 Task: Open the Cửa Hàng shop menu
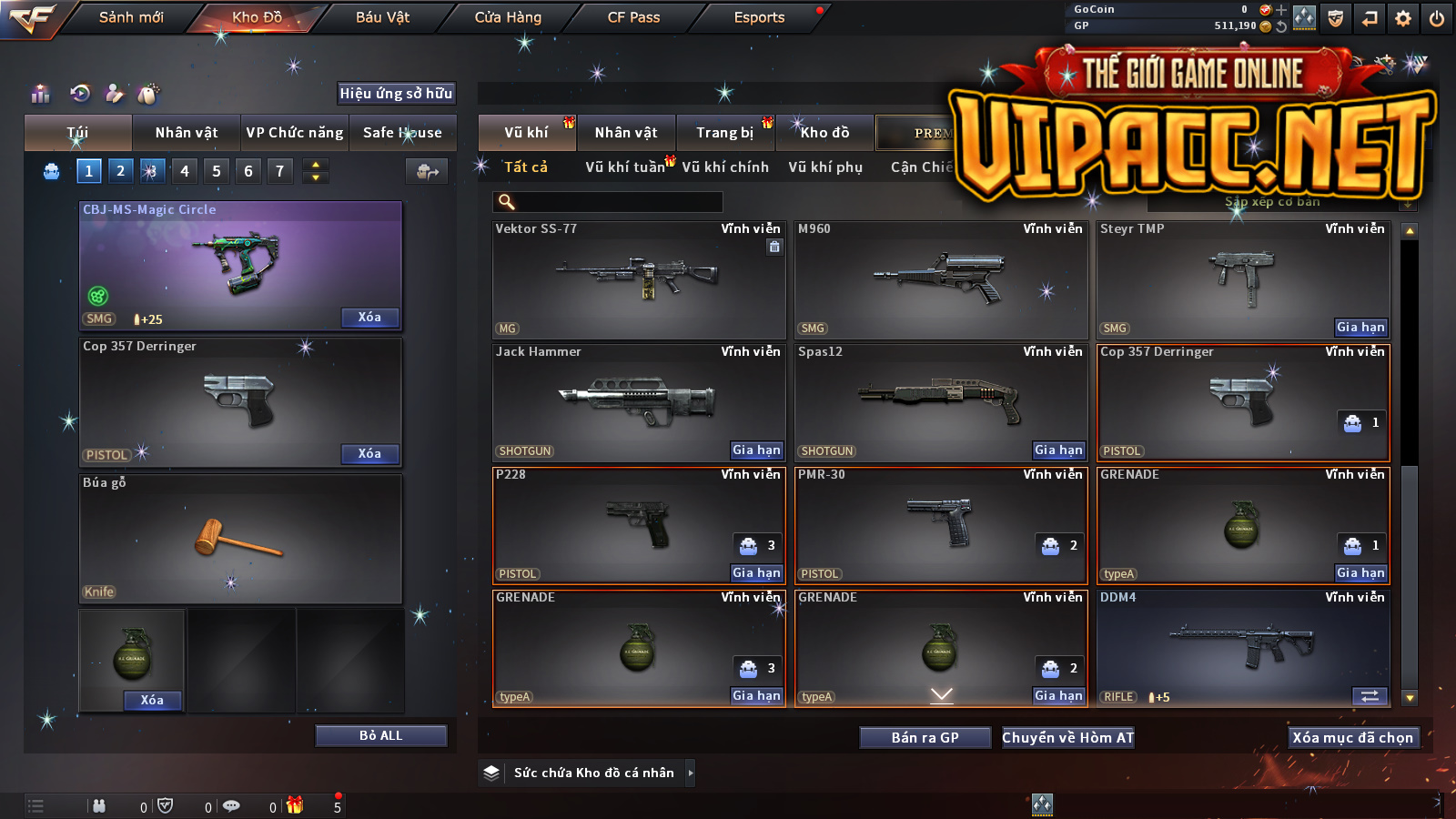508,17
